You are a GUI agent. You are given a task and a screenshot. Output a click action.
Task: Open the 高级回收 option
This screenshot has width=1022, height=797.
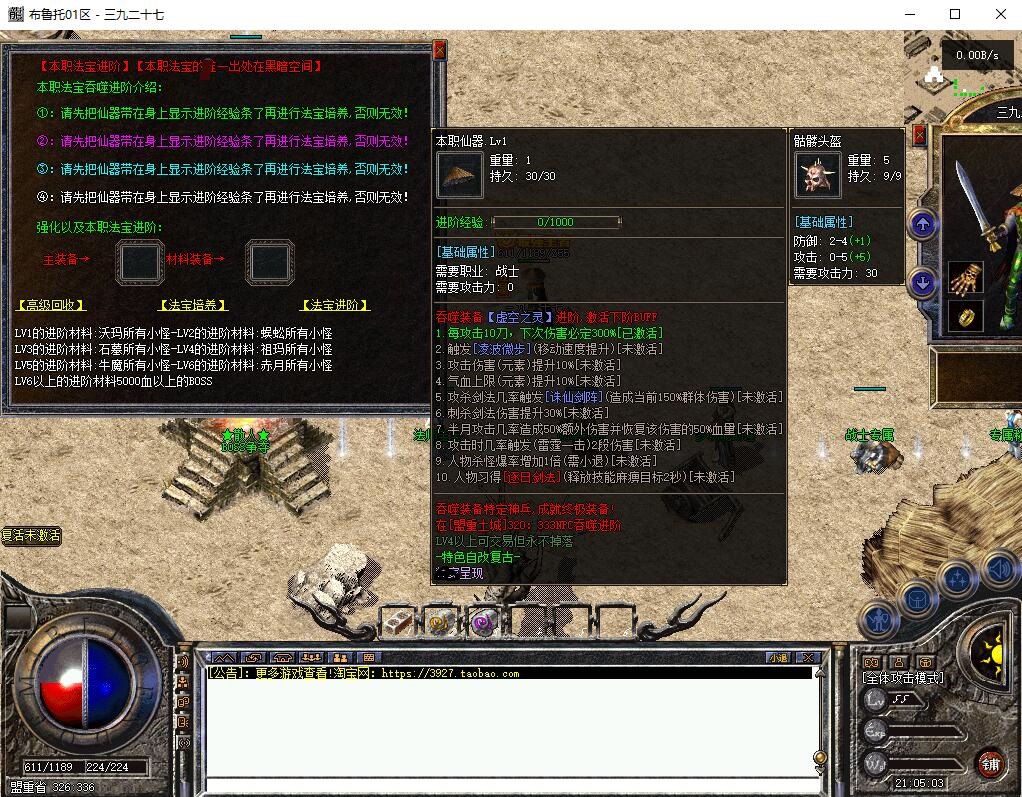51,305
